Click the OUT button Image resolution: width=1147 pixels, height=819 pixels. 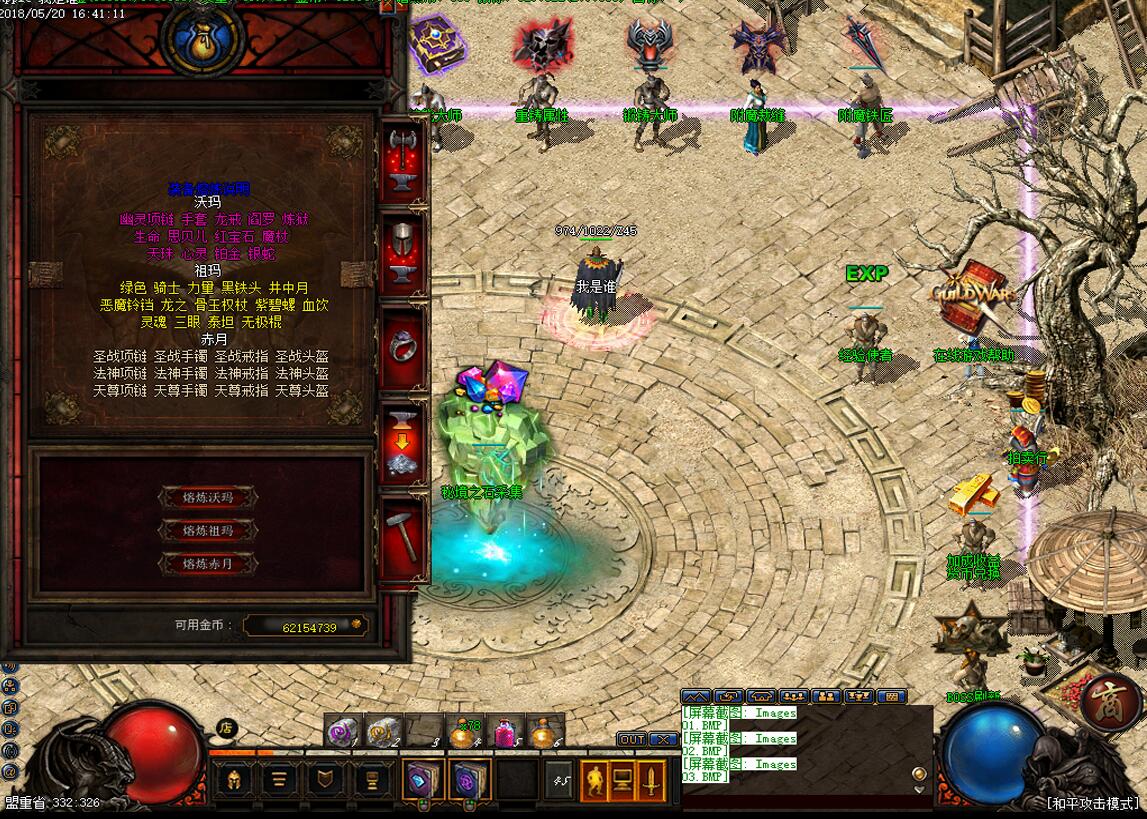click(x=632, y=739)
